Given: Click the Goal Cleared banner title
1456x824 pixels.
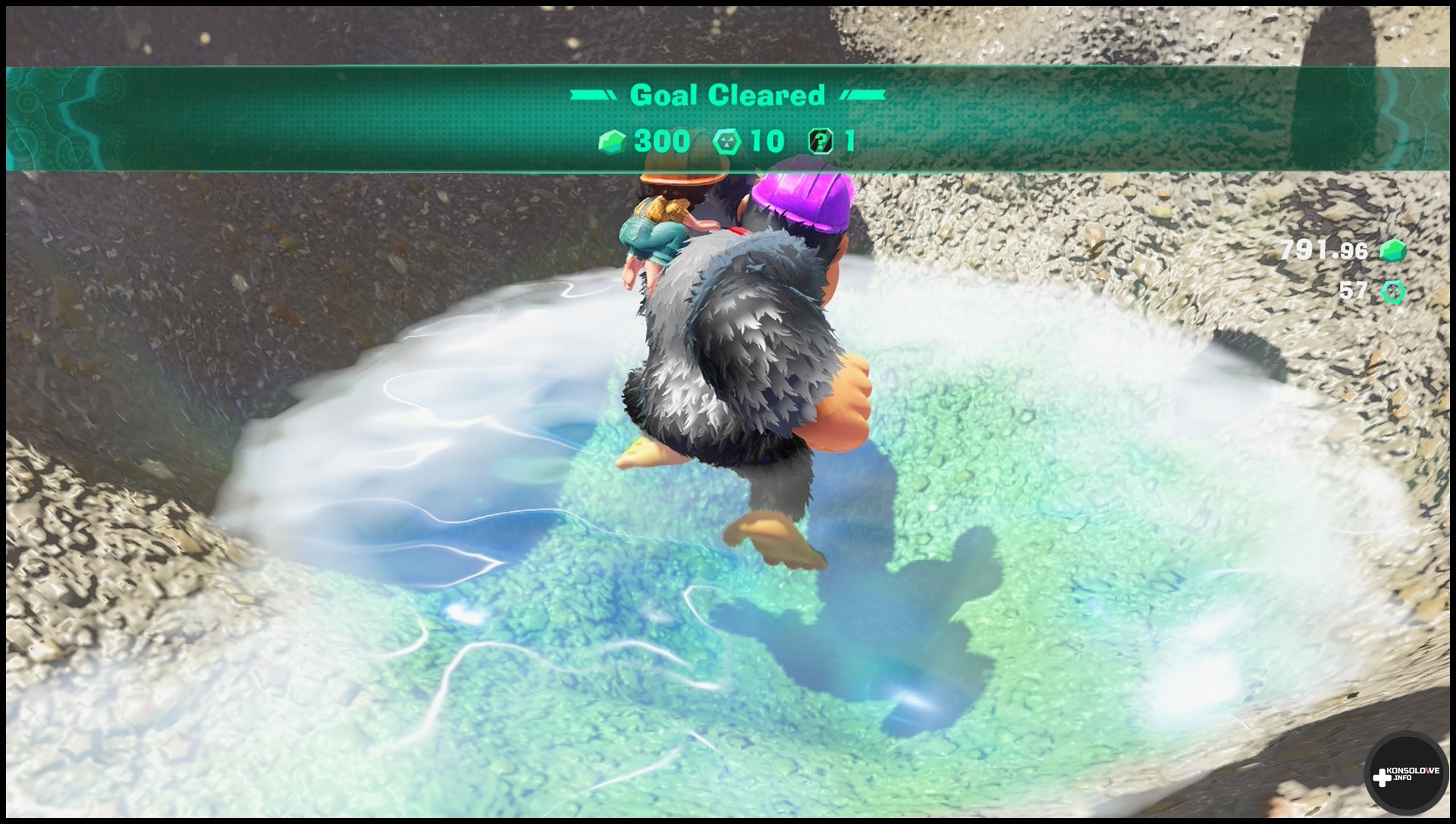Looking at the screenshot, I should [x=727, y=95].
